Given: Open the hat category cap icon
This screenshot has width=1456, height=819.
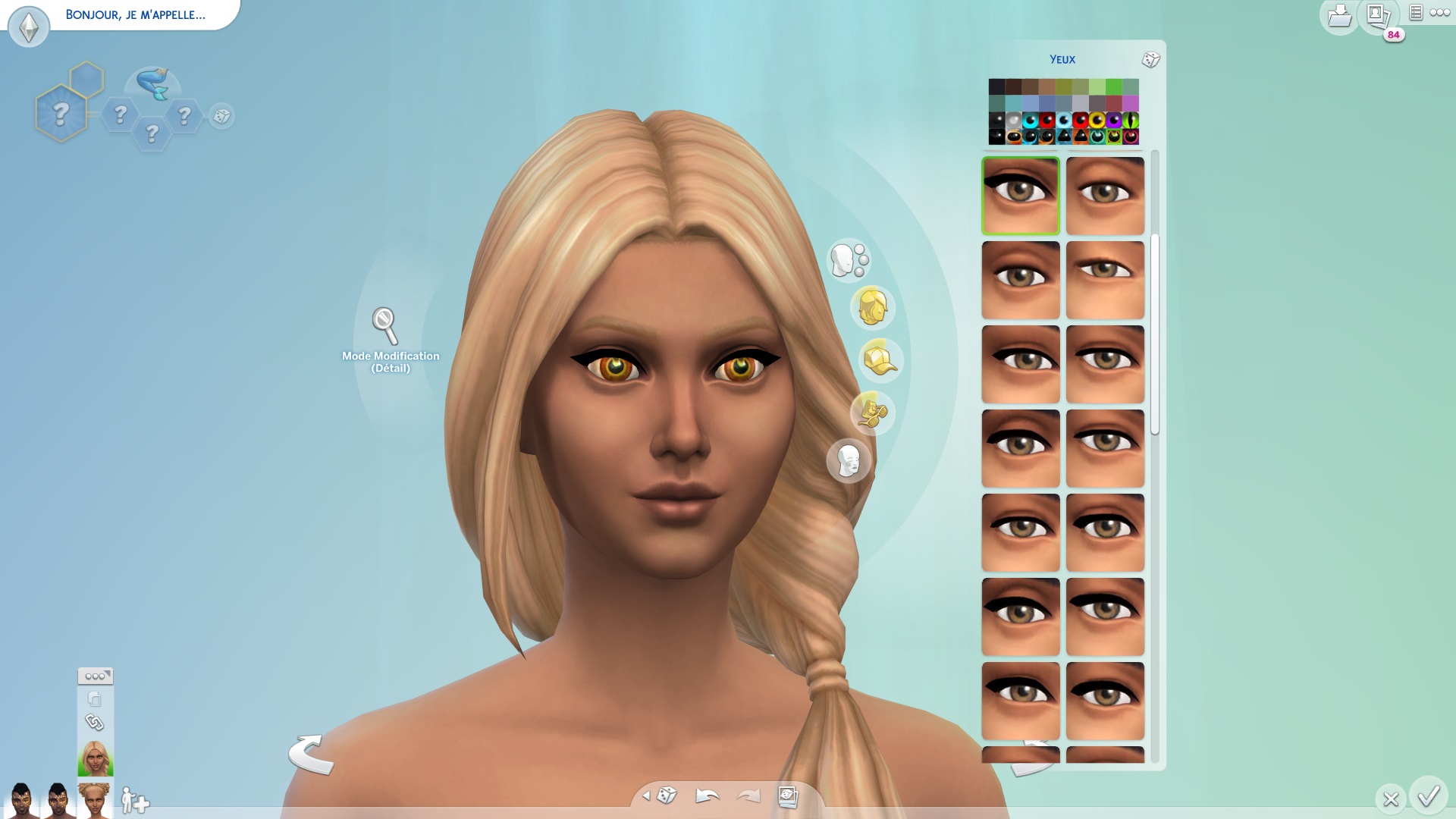Looking at the screenshot, I should coord(880,360).
